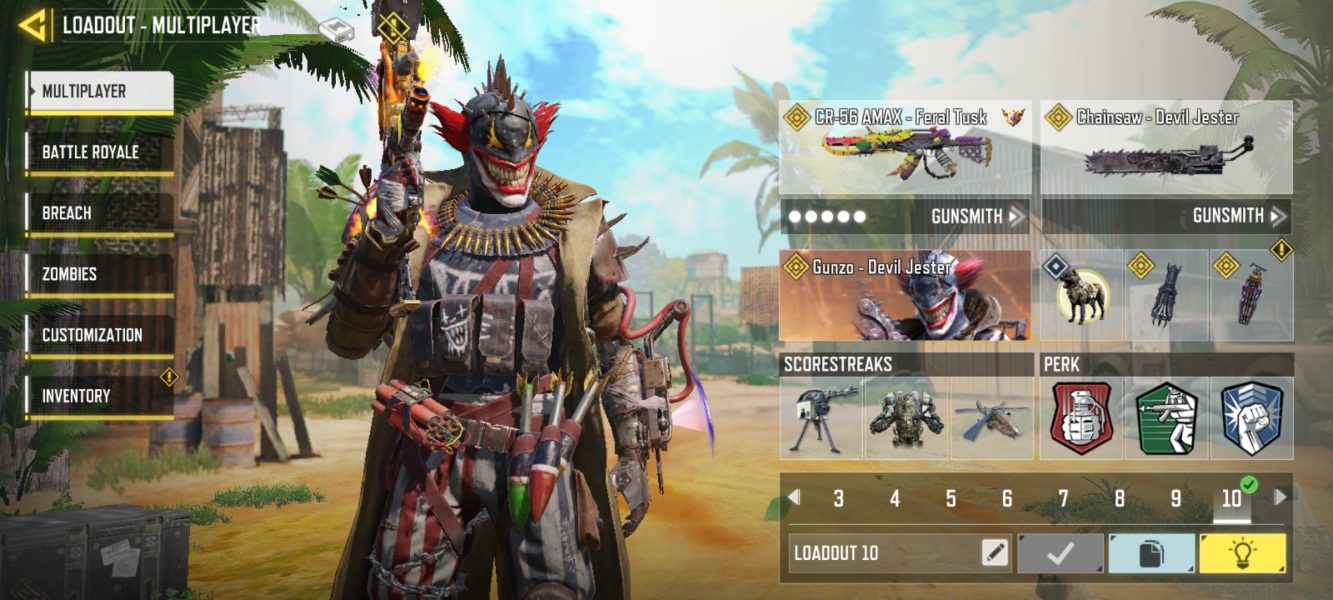The width and height of the screenshot is (1333, 600).
Task: Click the yellow lightbulb recommendation button
Action: 1243,553
